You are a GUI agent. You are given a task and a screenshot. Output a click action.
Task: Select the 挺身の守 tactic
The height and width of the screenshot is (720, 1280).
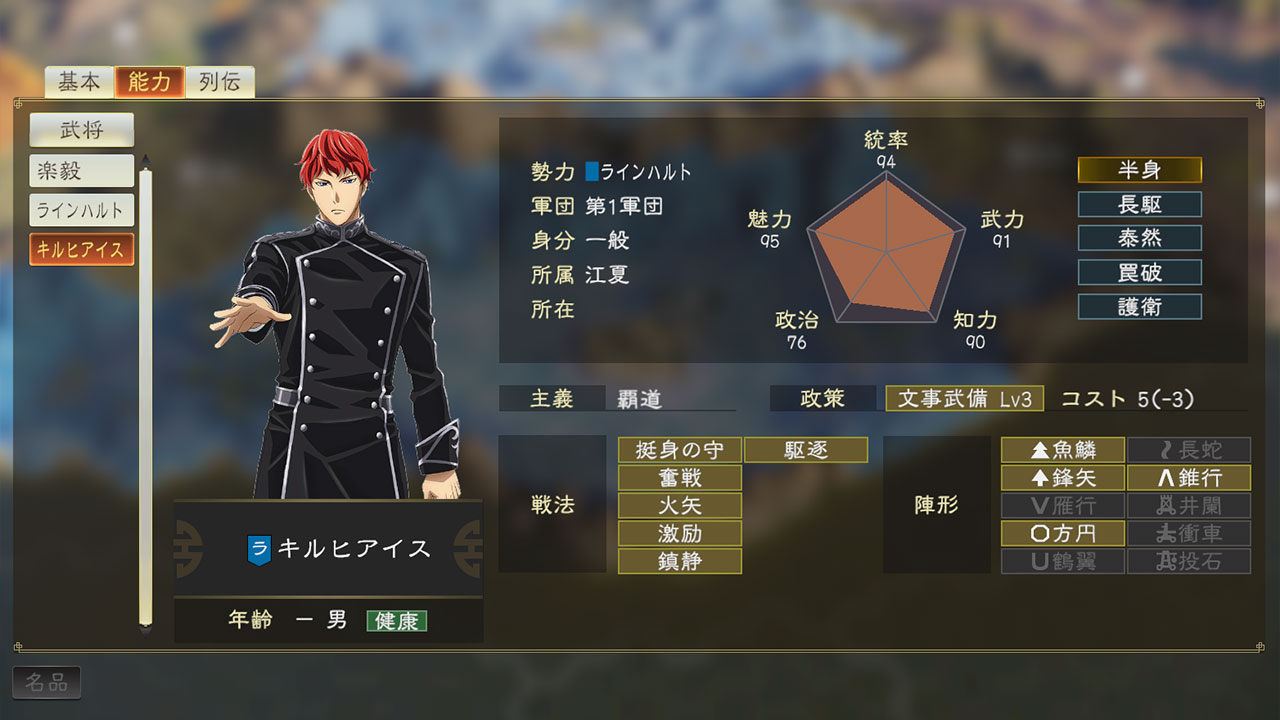tap(680, 450)
